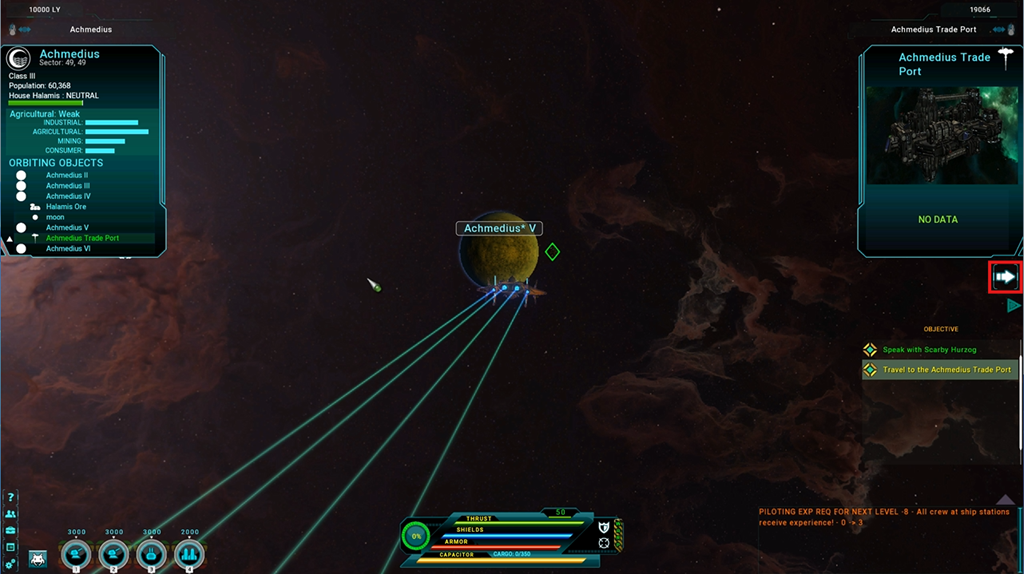The height and width of the screenshot is (574, 1024).
Task: Open the help question mark menu
Action: pos(10,497)
